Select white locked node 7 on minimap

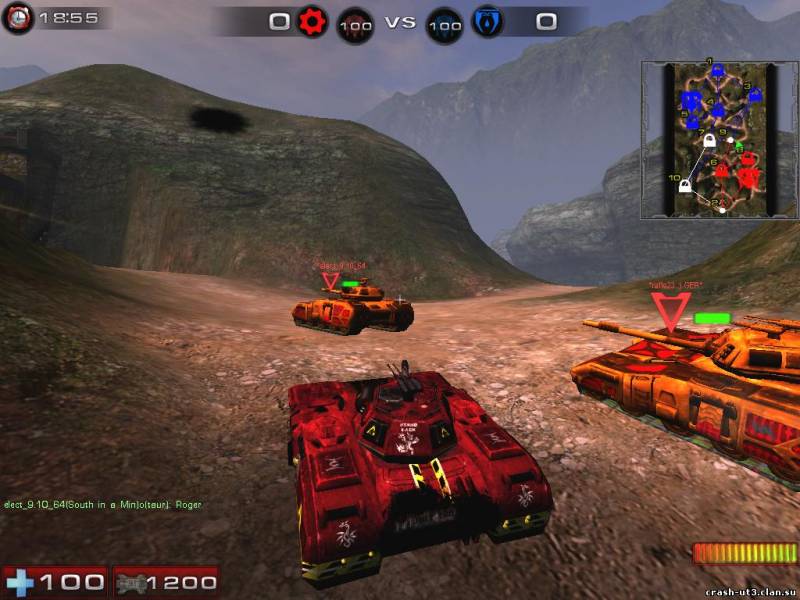(x=709, y=141)
